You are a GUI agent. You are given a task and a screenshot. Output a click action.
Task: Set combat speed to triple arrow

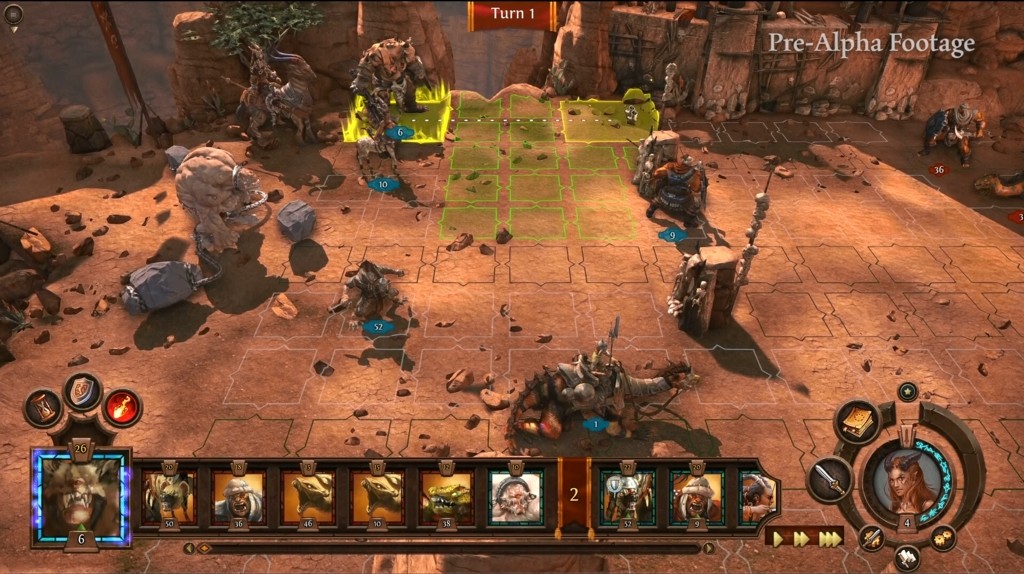point(829,538)
